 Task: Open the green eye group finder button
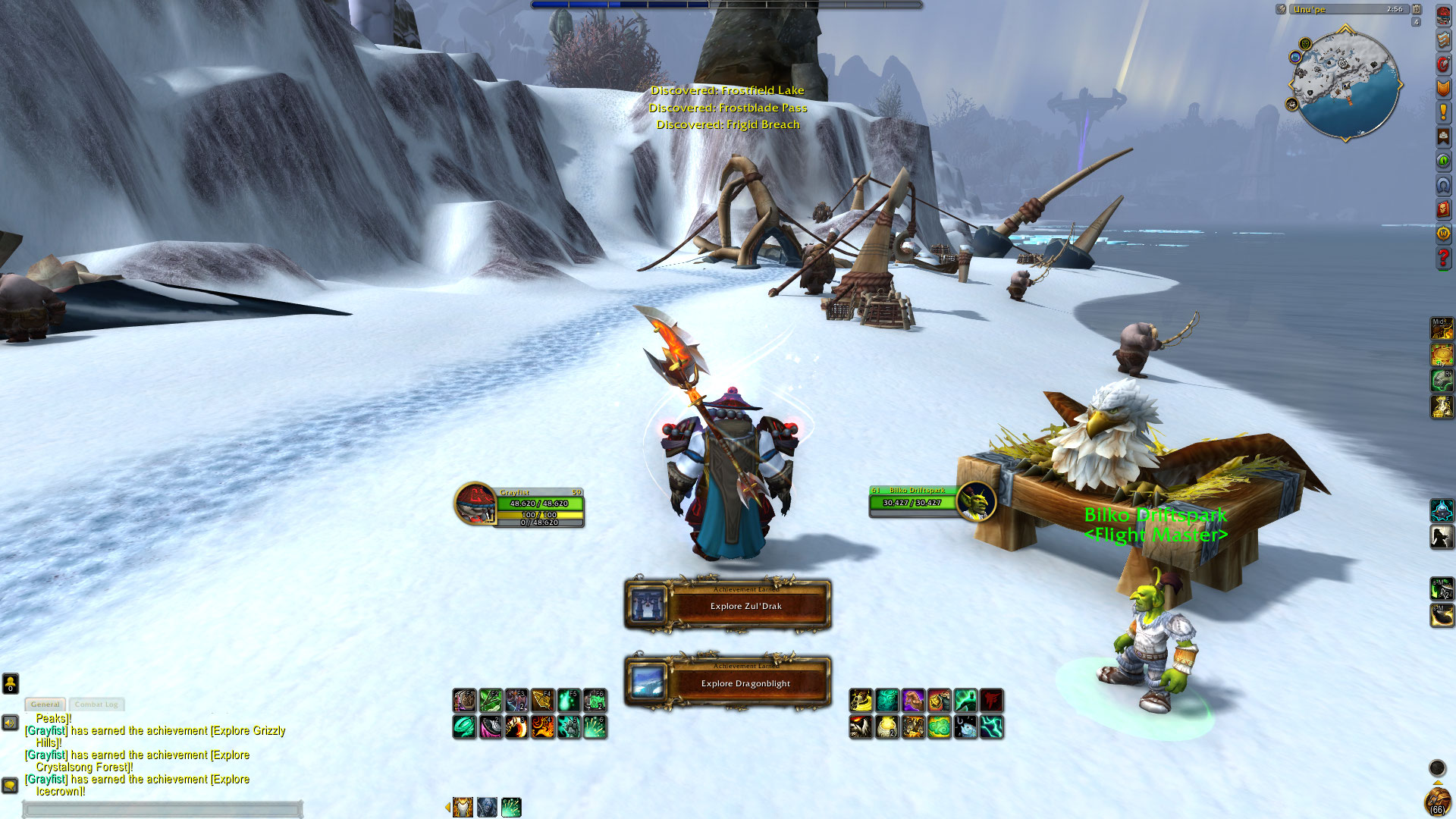(1443, 161)
